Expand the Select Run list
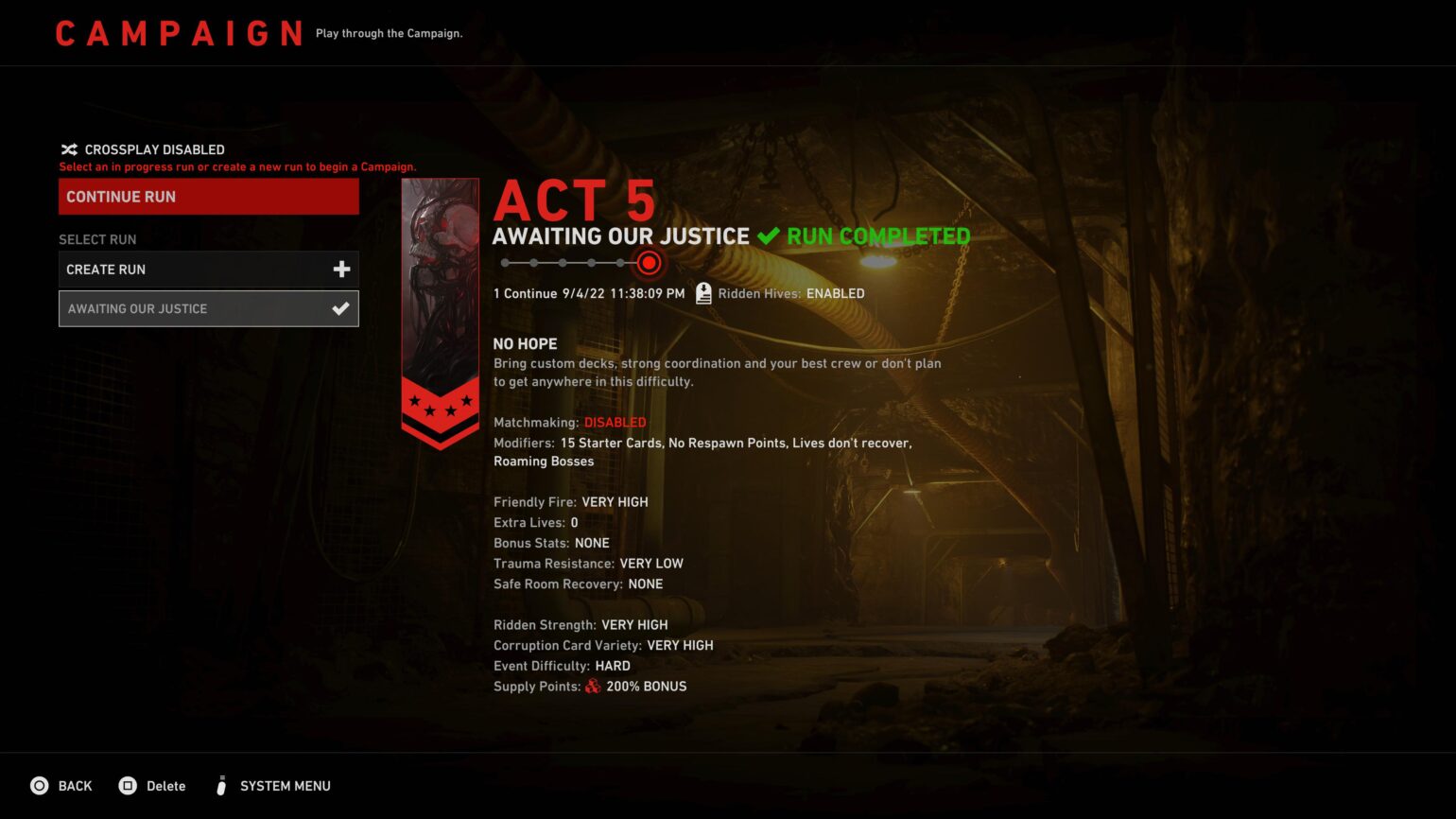Viewport: 1456px width, 819px height. [97, 239]
